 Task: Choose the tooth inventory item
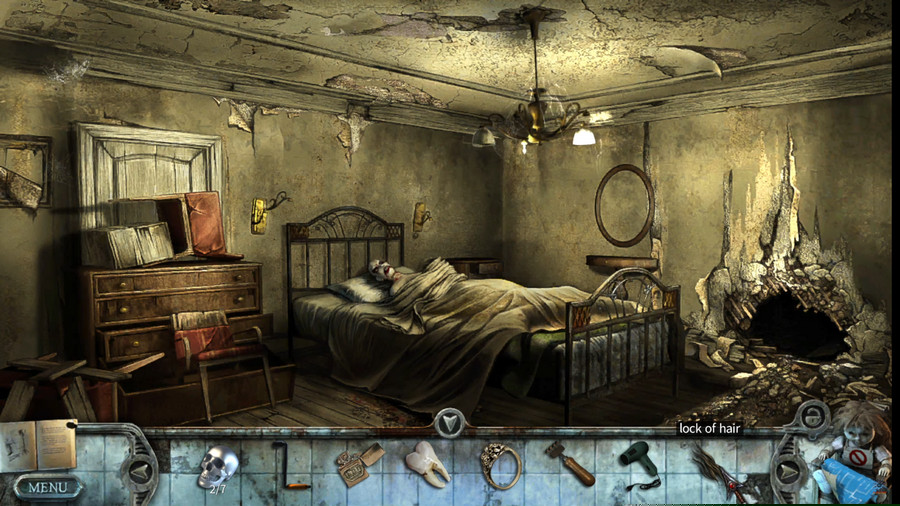coord(426,465)
